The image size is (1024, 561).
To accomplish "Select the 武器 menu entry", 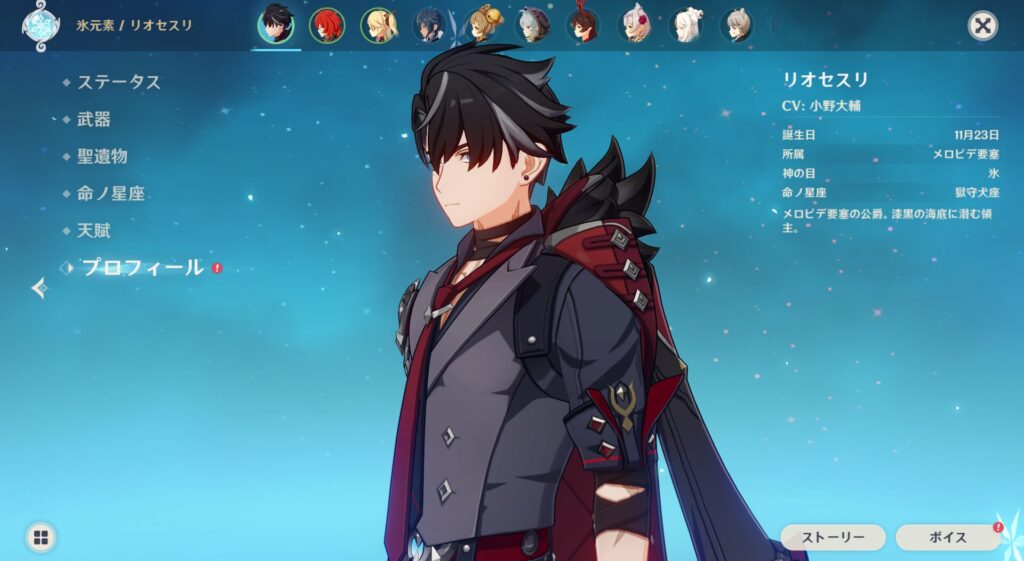I will pyautogui.click(x=94, y=119).
